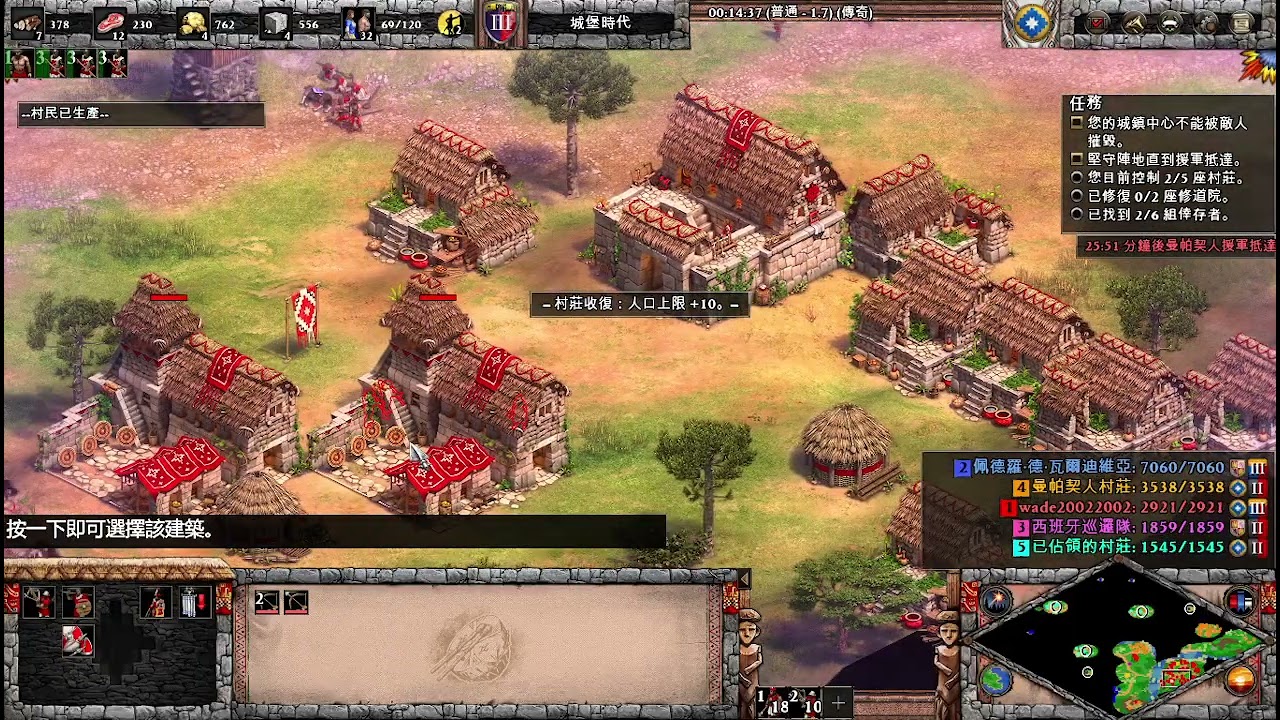Train the skirmisher with round shield

pos(78,603)
